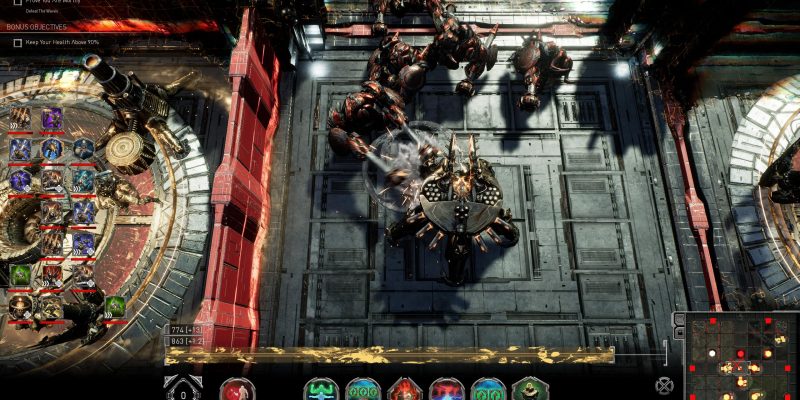
Task: Use the red flame-colored ability icon
Action: 405,390
